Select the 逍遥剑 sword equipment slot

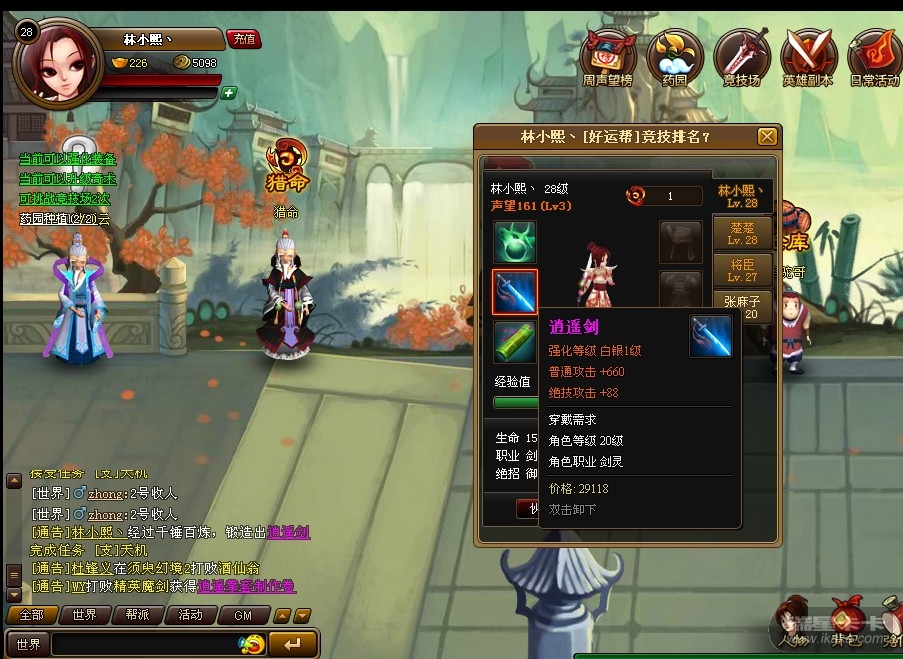515,291
